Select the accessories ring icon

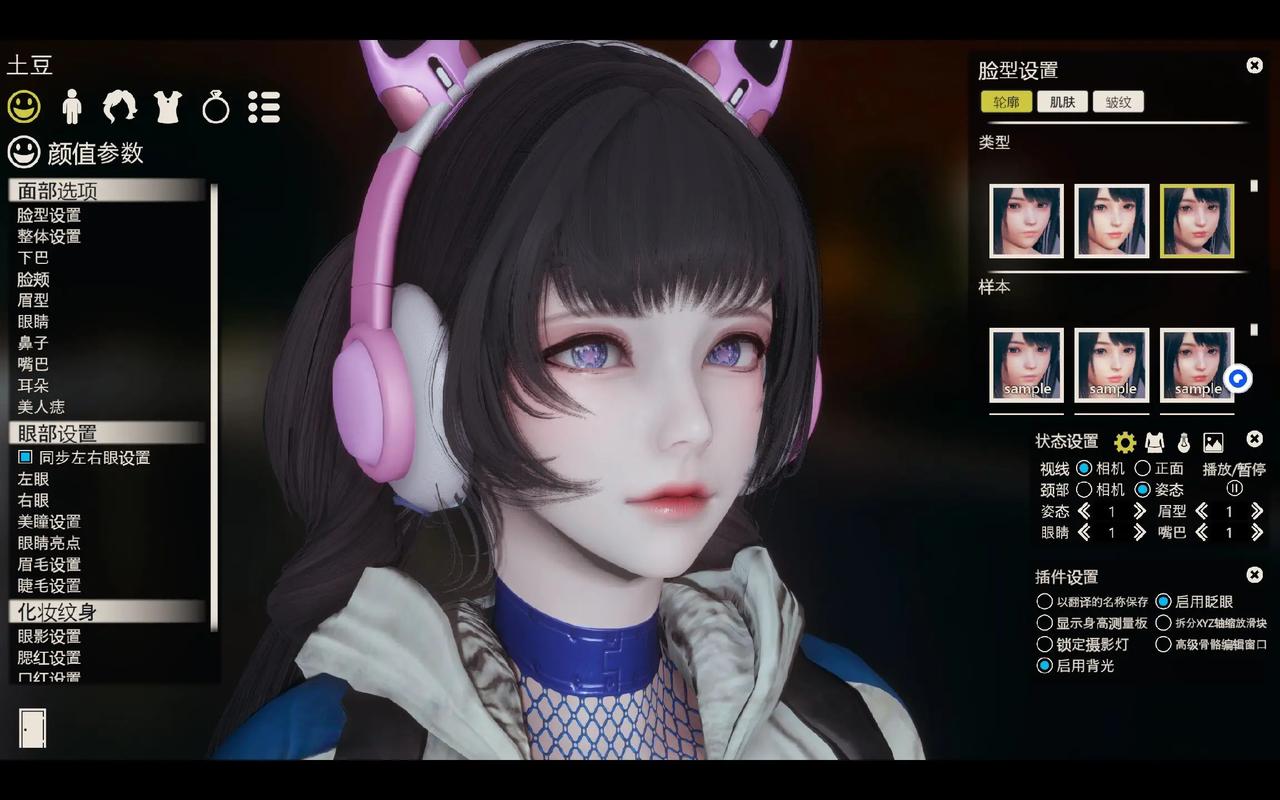point(215,106)
